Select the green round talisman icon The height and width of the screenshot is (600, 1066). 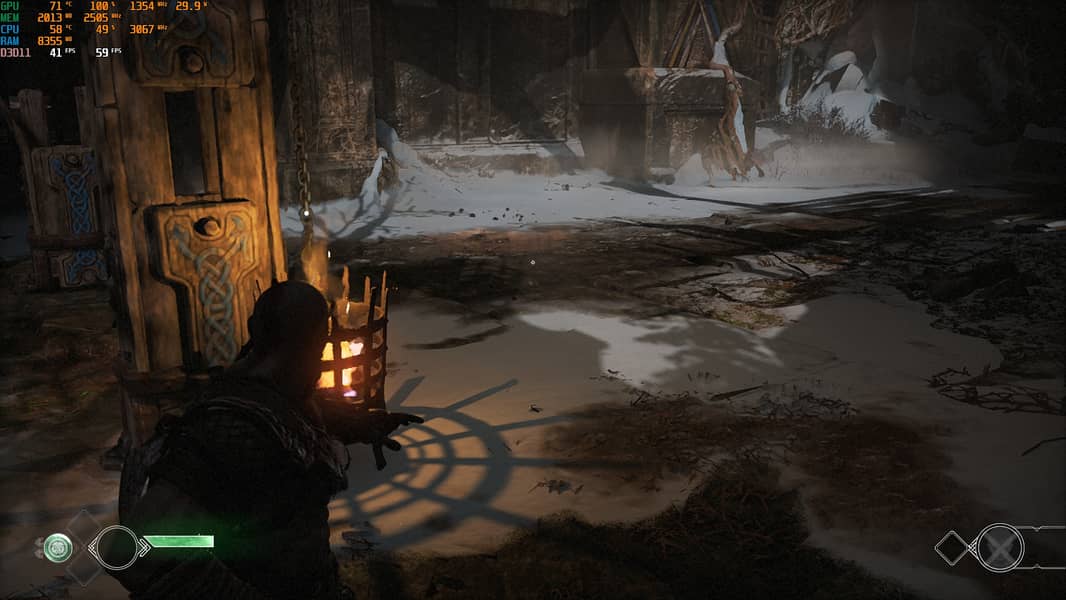tap(58, 547)
